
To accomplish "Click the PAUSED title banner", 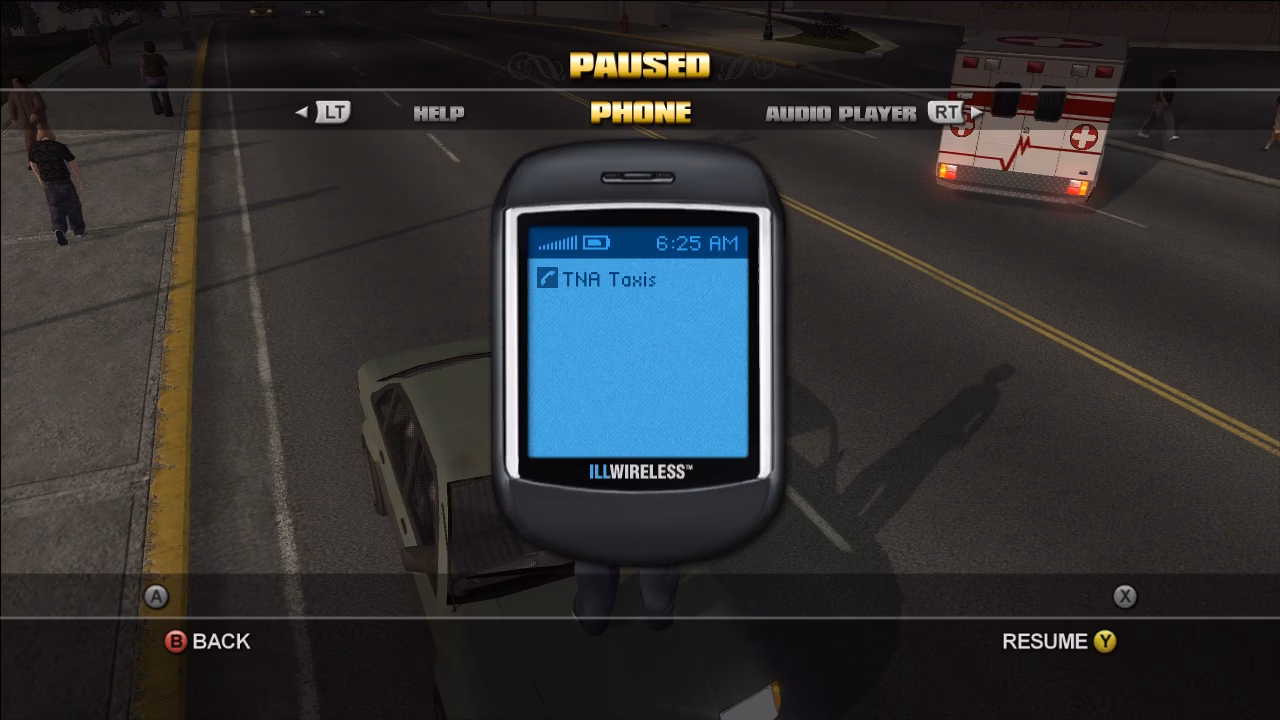I will click(x=640, y=68).
